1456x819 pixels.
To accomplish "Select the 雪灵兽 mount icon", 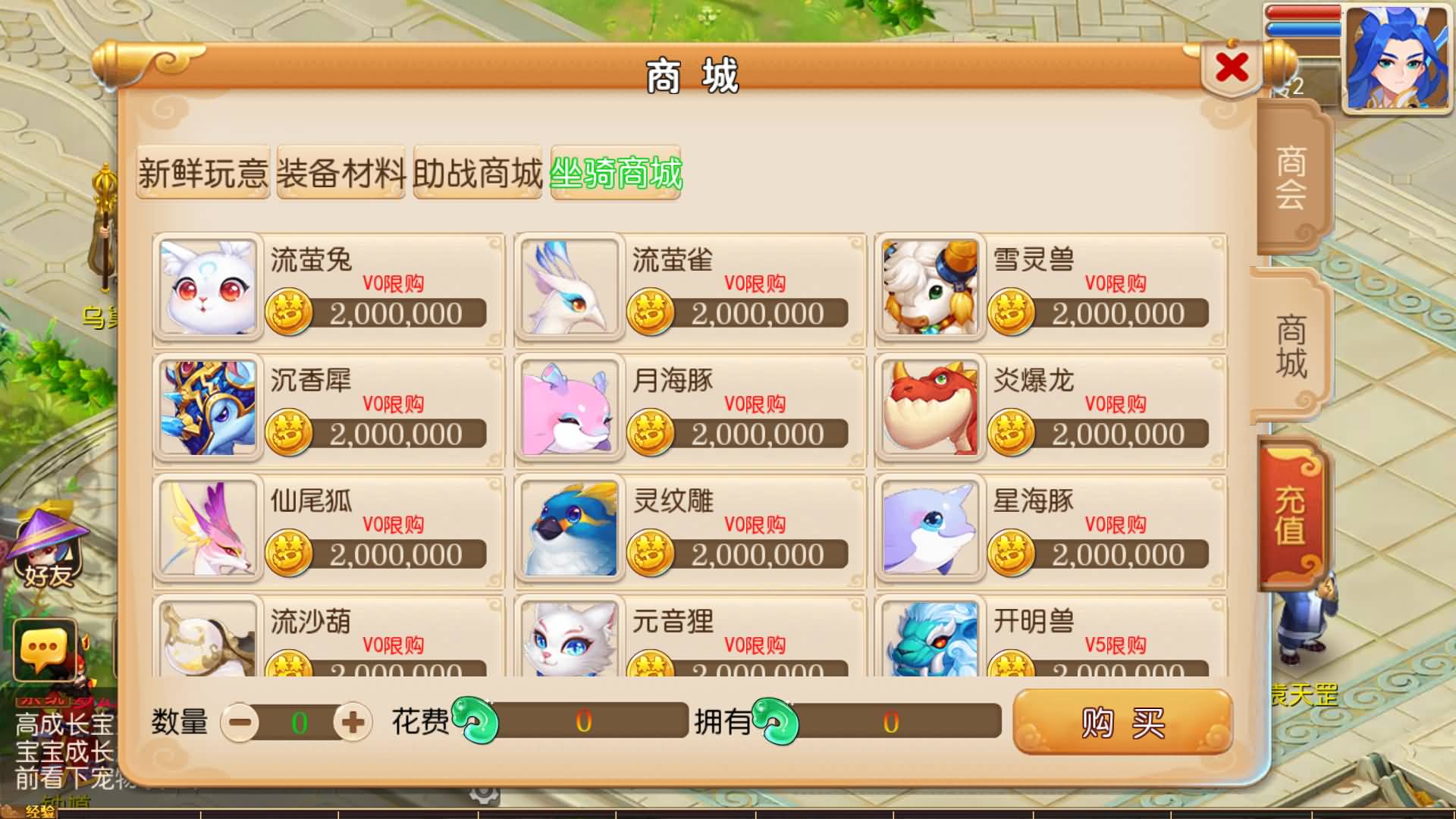I will [930, 288].
